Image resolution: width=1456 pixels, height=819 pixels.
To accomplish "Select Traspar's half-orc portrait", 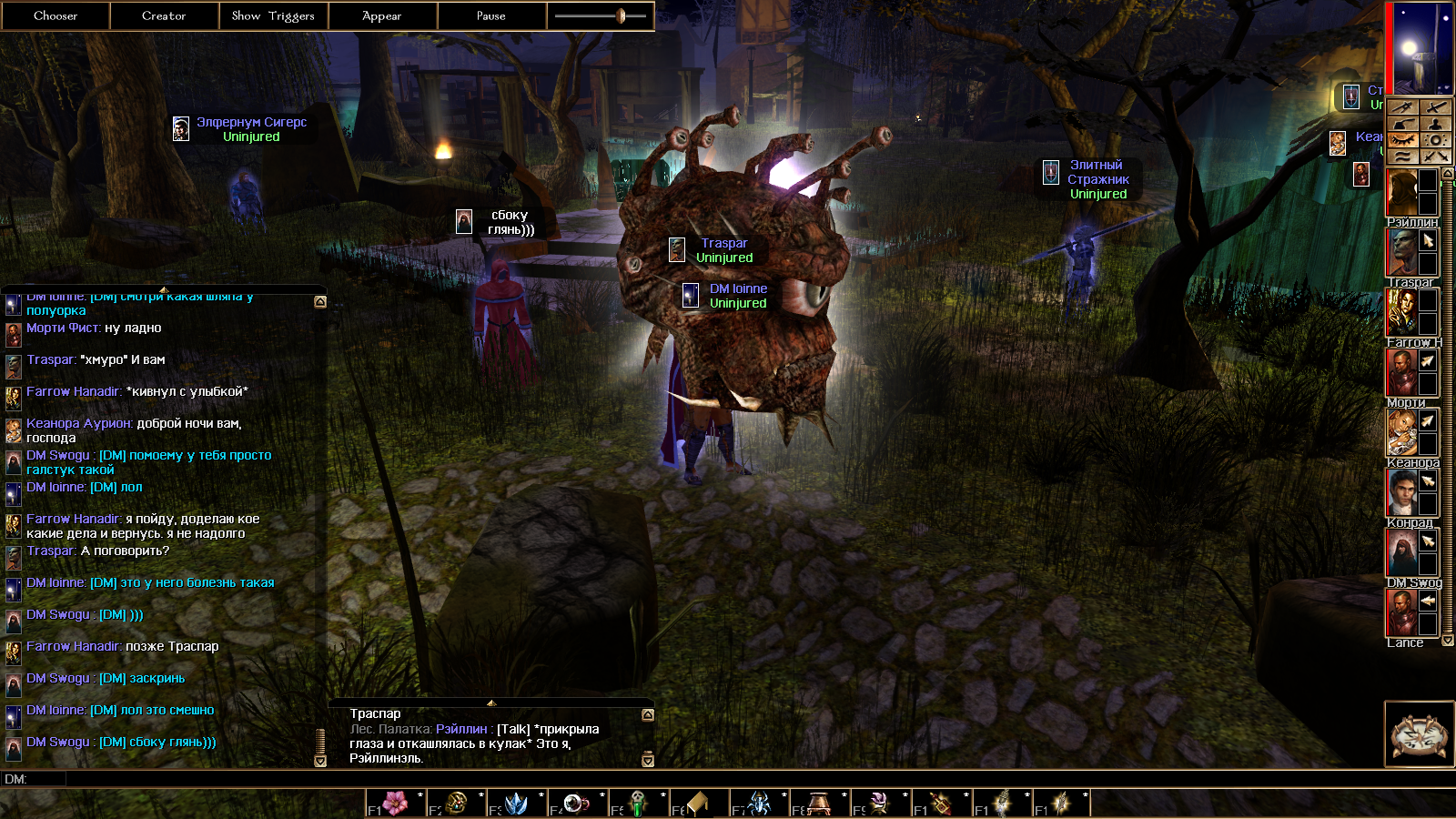I will coord(1401,252).
